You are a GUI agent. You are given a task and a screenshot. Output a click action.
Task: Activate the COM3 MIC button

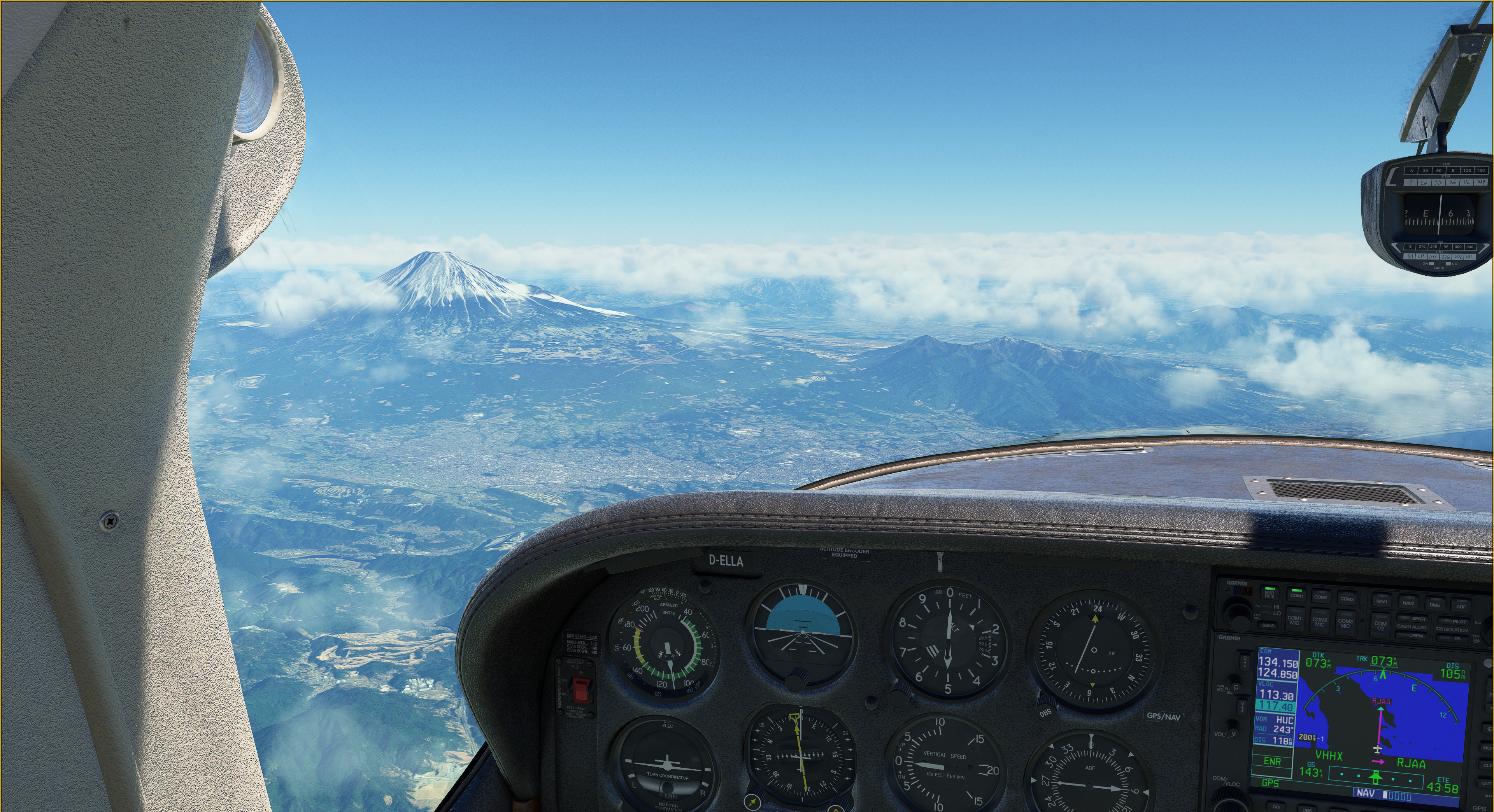pos(1345,623)
